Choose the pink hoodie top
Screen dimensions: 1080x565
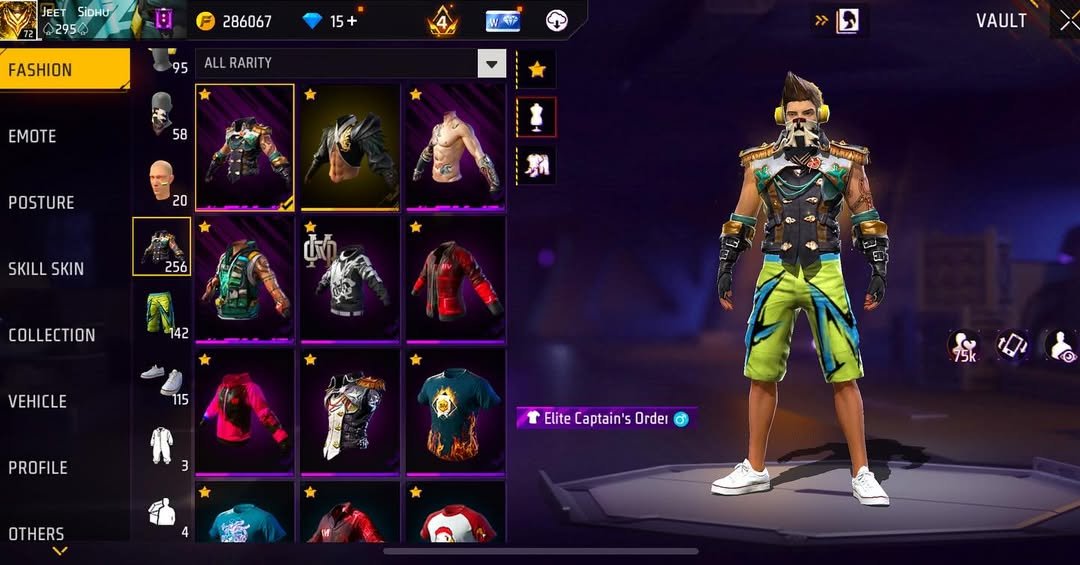click(245, 410)
